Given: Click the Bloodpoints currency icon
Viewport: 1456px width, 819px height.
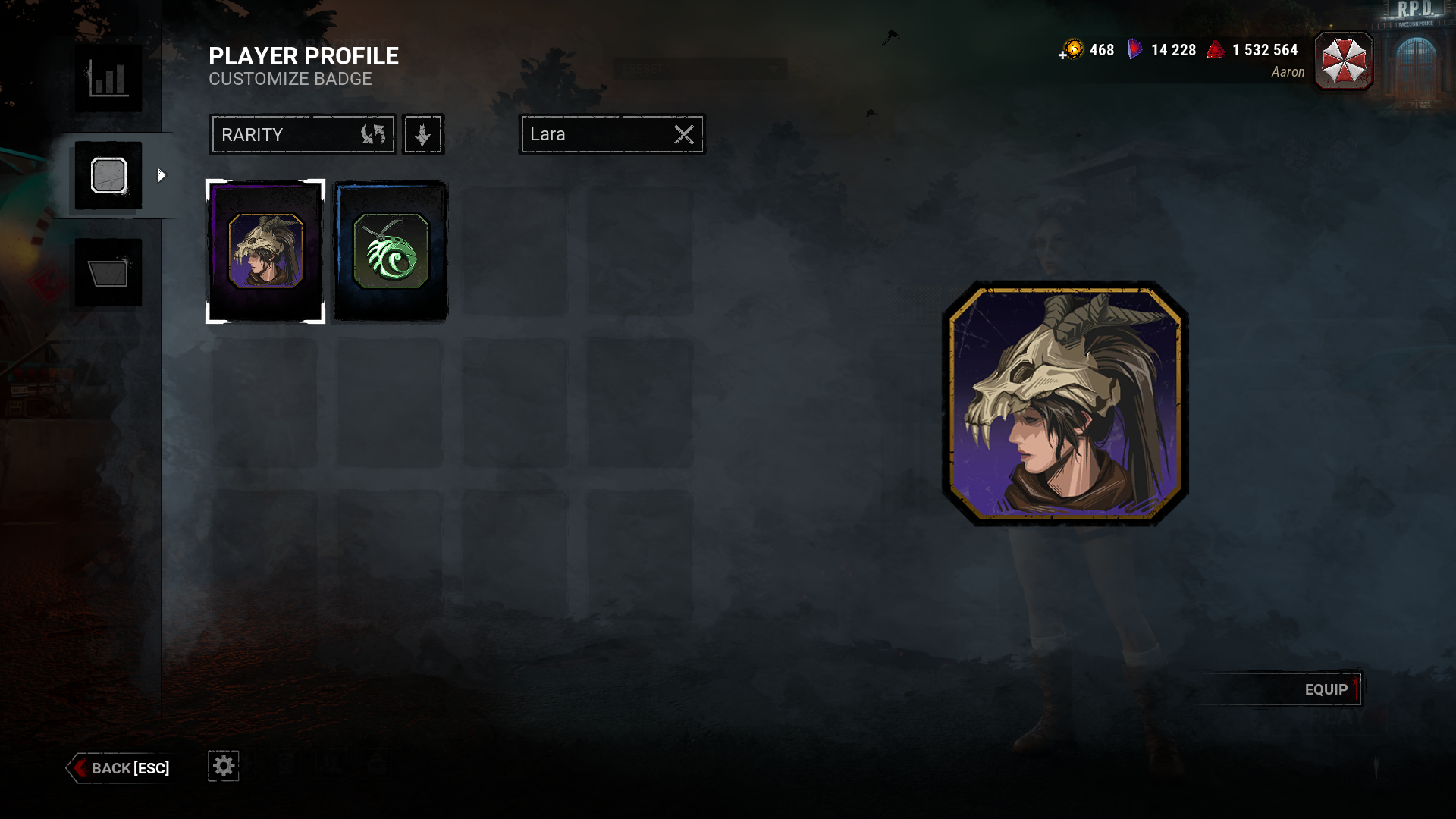Looking at the screenshot, I should coord(1216,50).
